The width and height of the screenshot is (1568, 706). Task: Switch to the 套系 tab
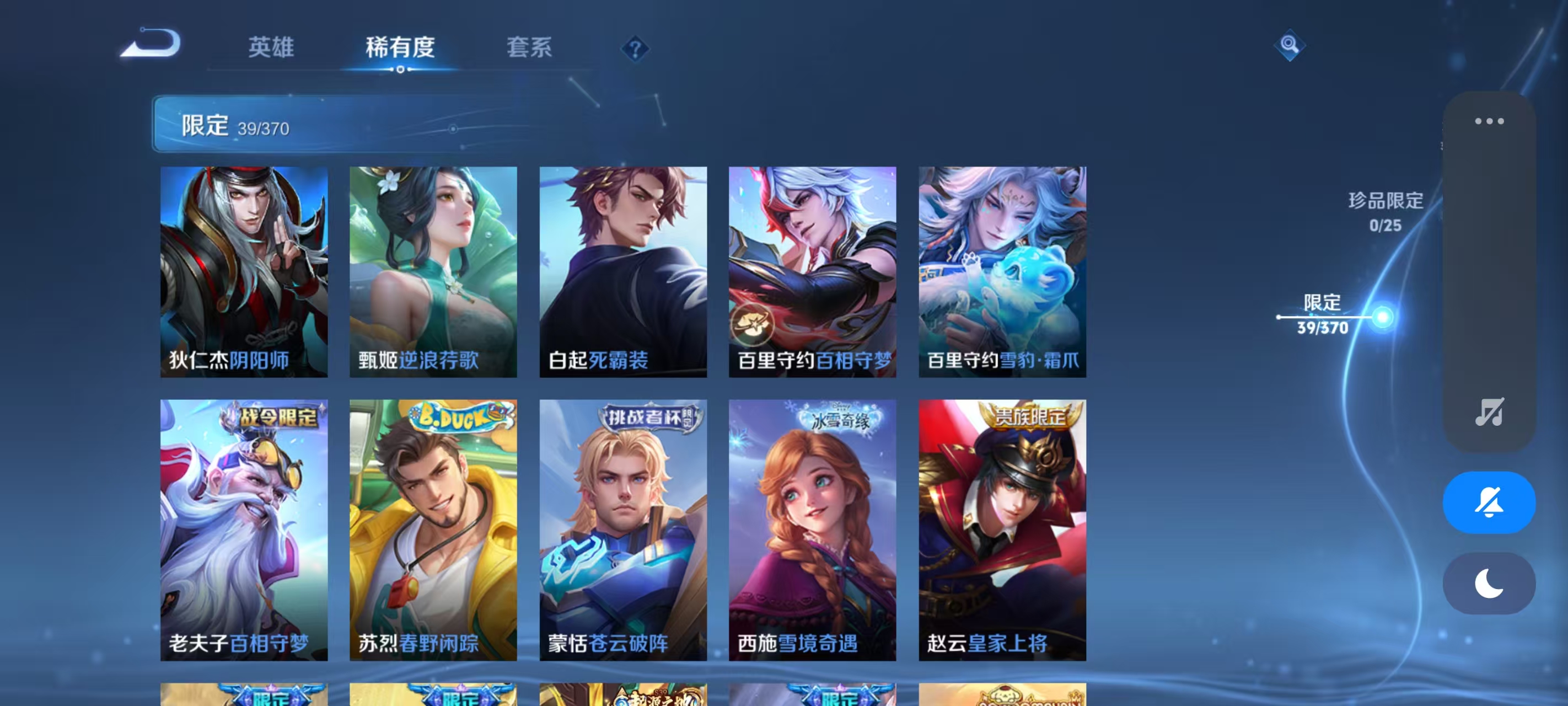[x=529, y=48]
